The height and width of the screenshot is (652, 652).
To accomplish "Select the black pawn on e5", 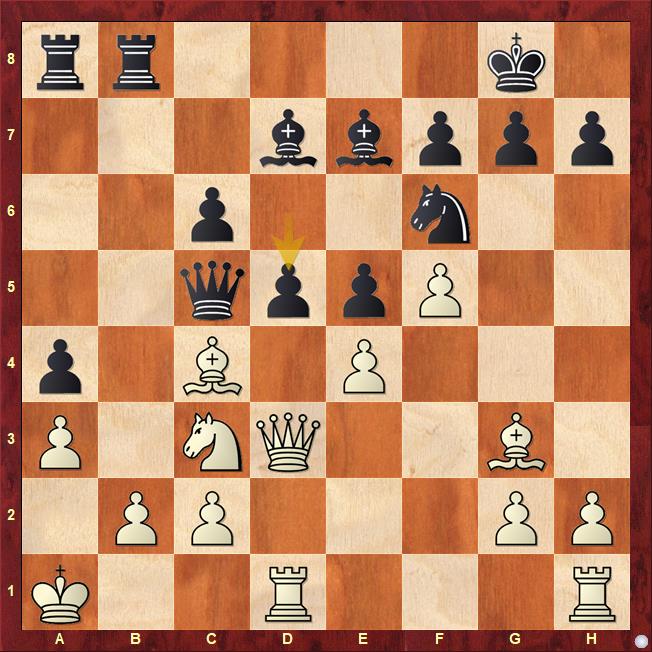I will pos(365,289).
